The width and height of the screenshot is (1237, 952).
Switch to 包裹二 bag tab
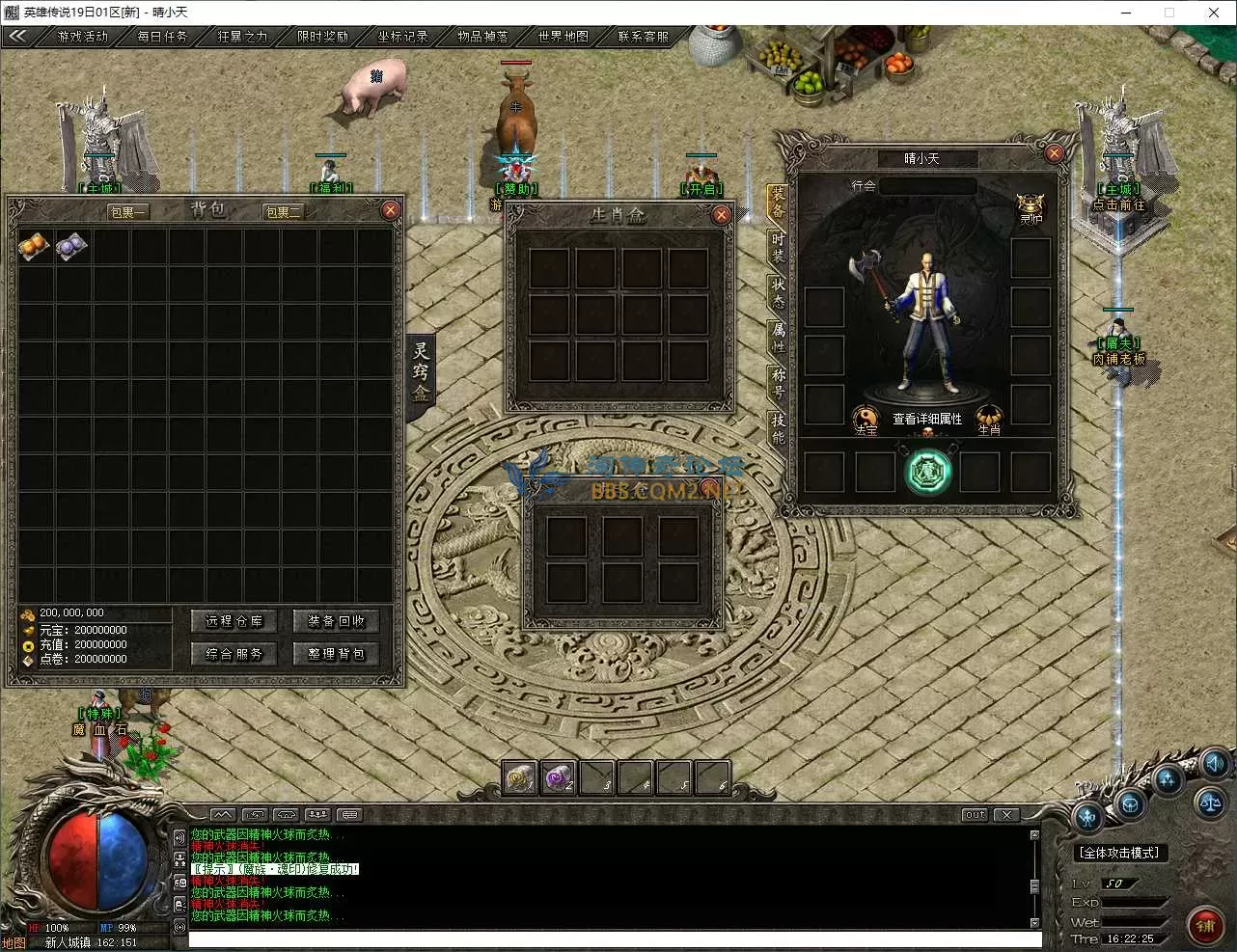click(x=284, y=212)
